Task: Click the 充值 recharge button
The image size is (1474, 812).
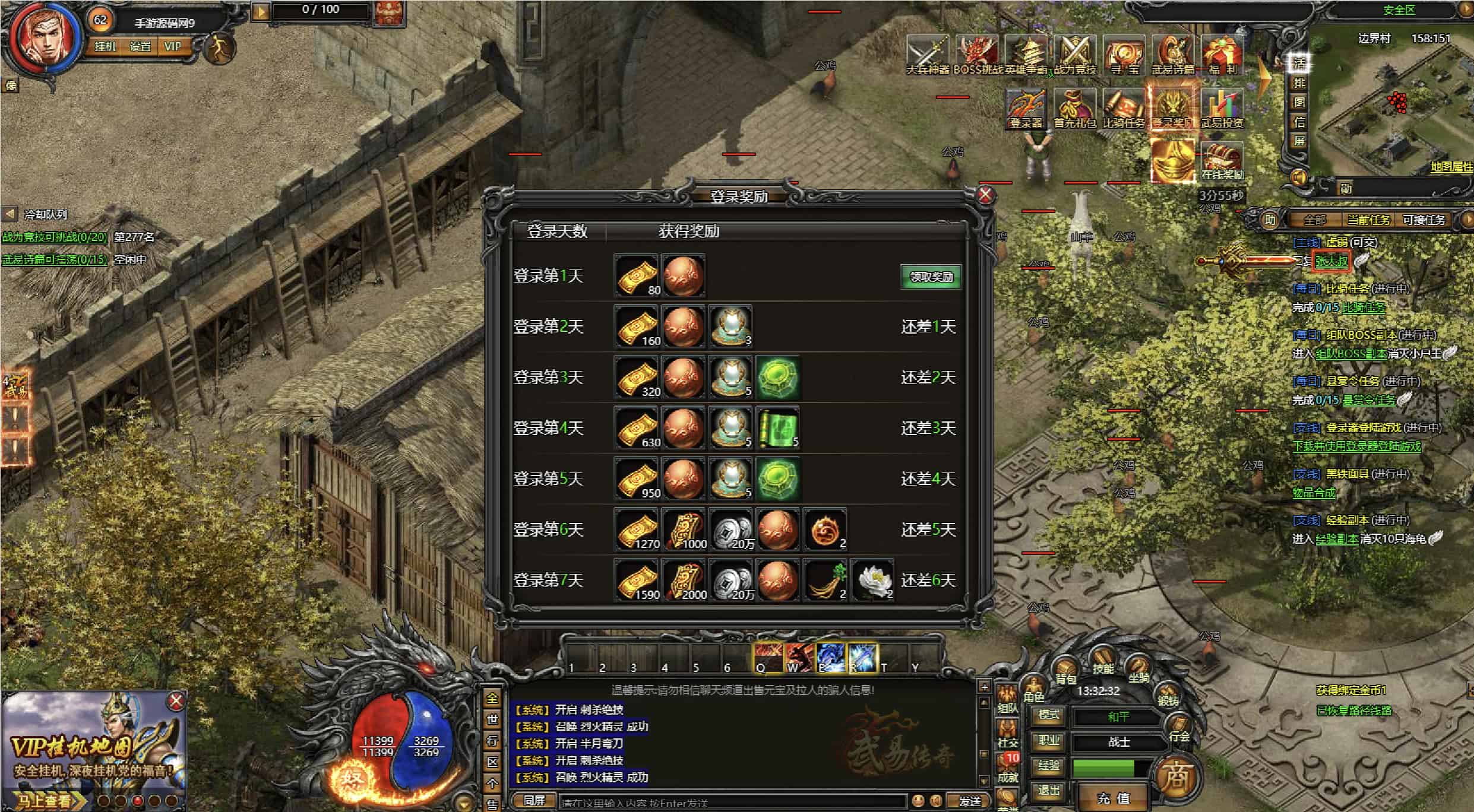Action: tap(1113, 798)
